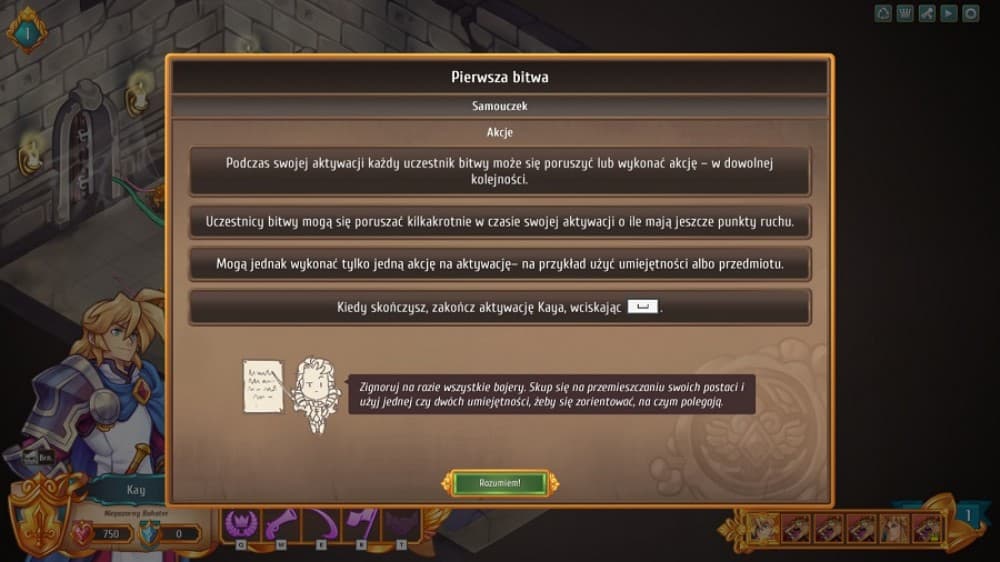Click Kay's name banner
The width and height of the screenshot is (1000, 562).
click(135, 490)
